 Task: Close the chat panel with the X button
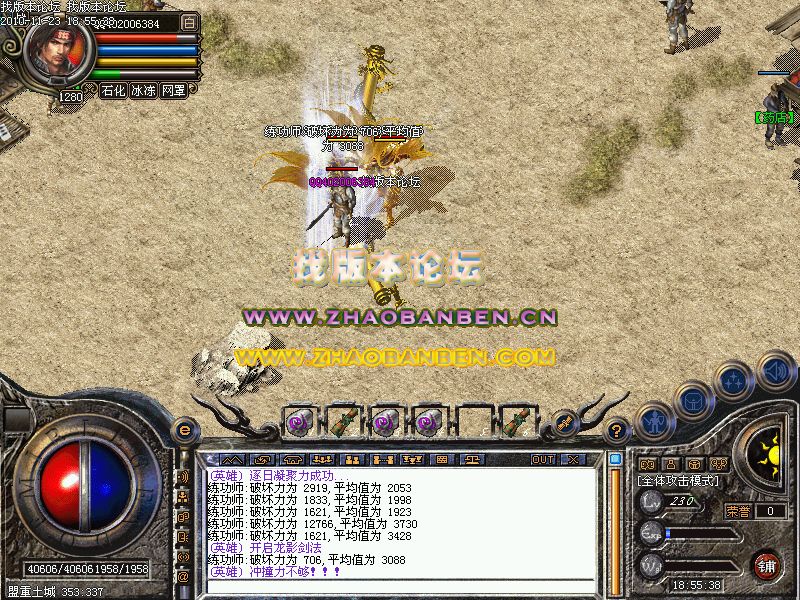572,459
